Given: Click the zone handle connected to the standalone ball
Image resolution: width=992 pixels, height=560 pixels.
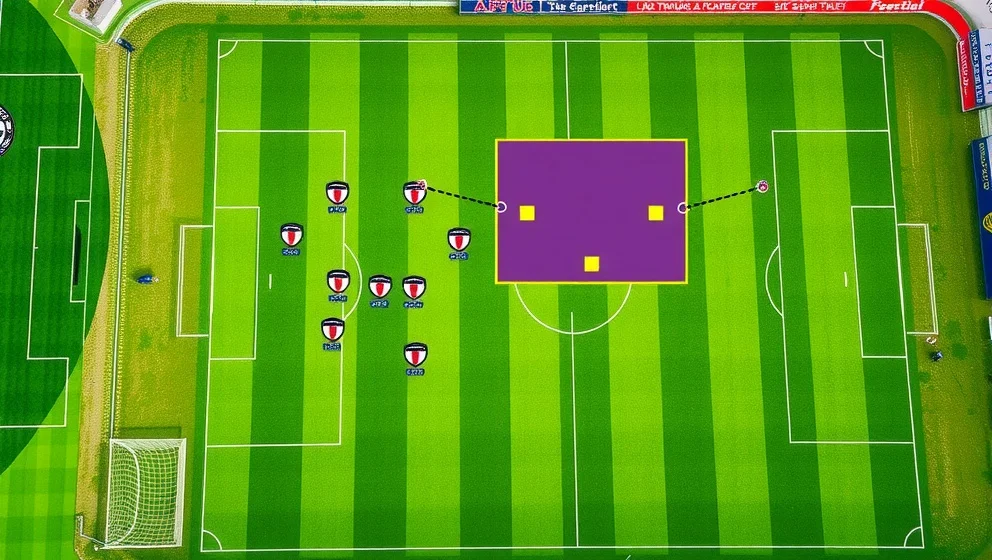Looking at the screenshot, I should 683,208.
